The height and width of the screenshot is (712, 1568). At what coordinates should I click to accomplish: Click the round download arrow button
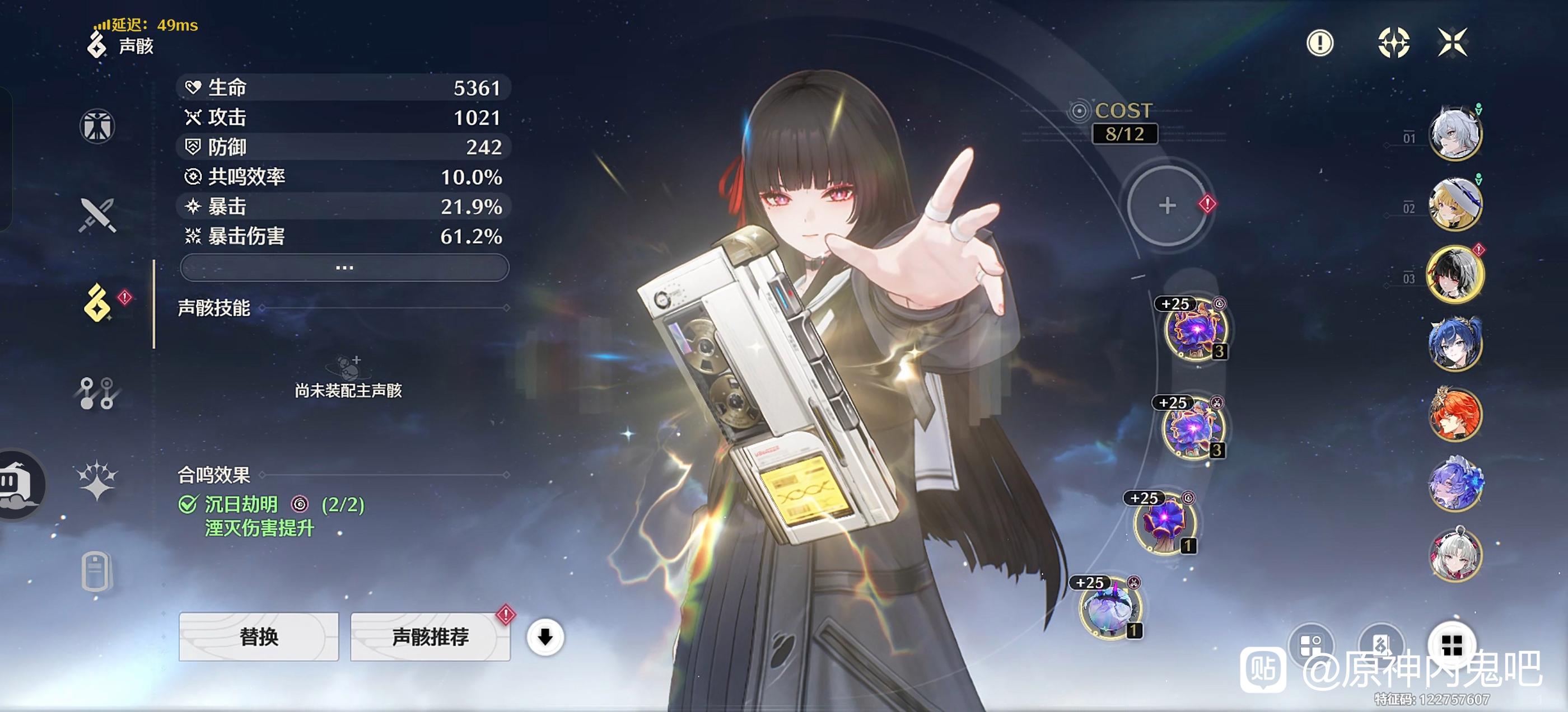(545, 637)
